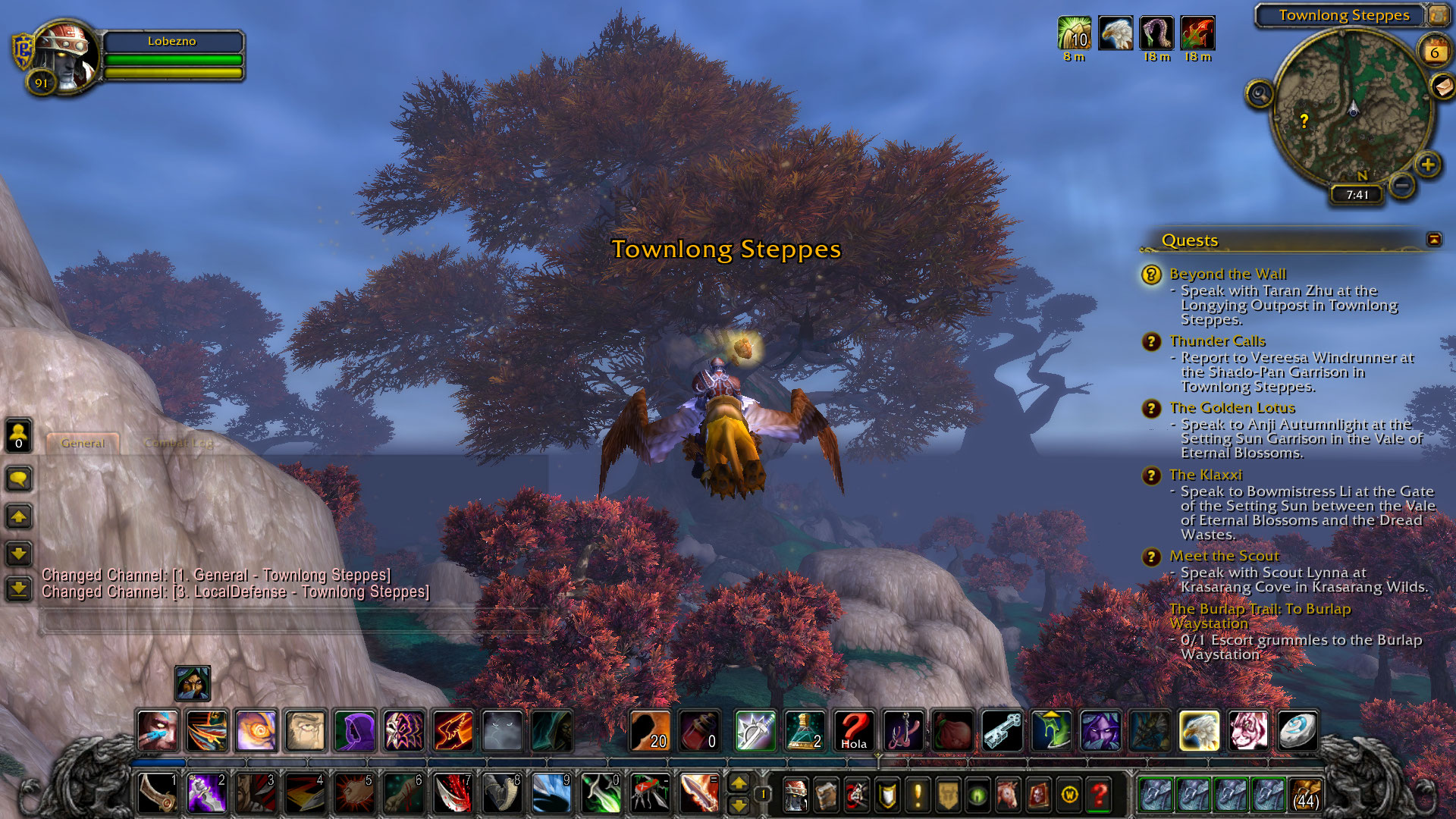1456x819 pixels.
Task: Use the Hearthstone
Action: 1298,731
